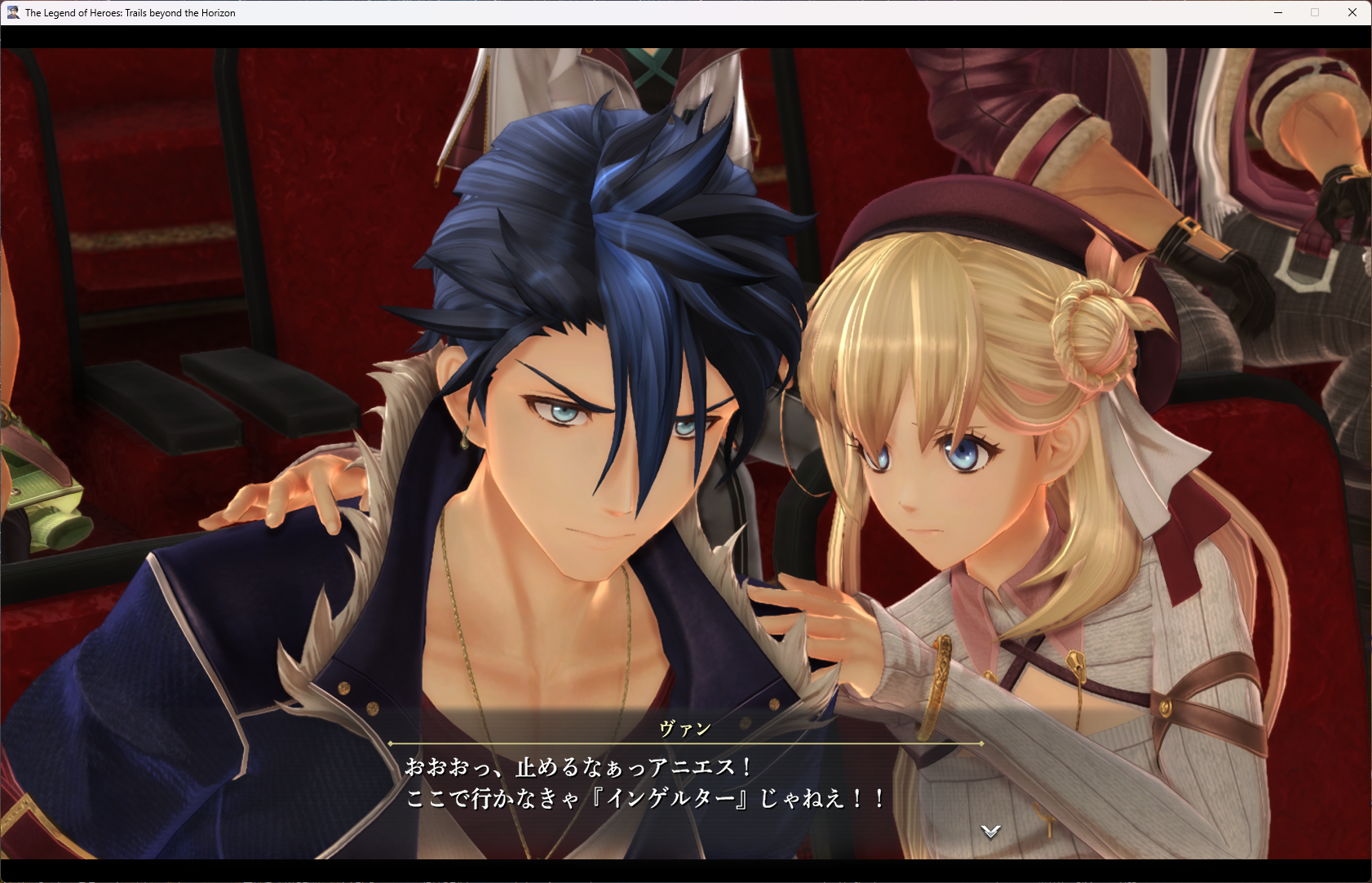
Task: Minimize the game window
Action: click(x=1278, y=12)
